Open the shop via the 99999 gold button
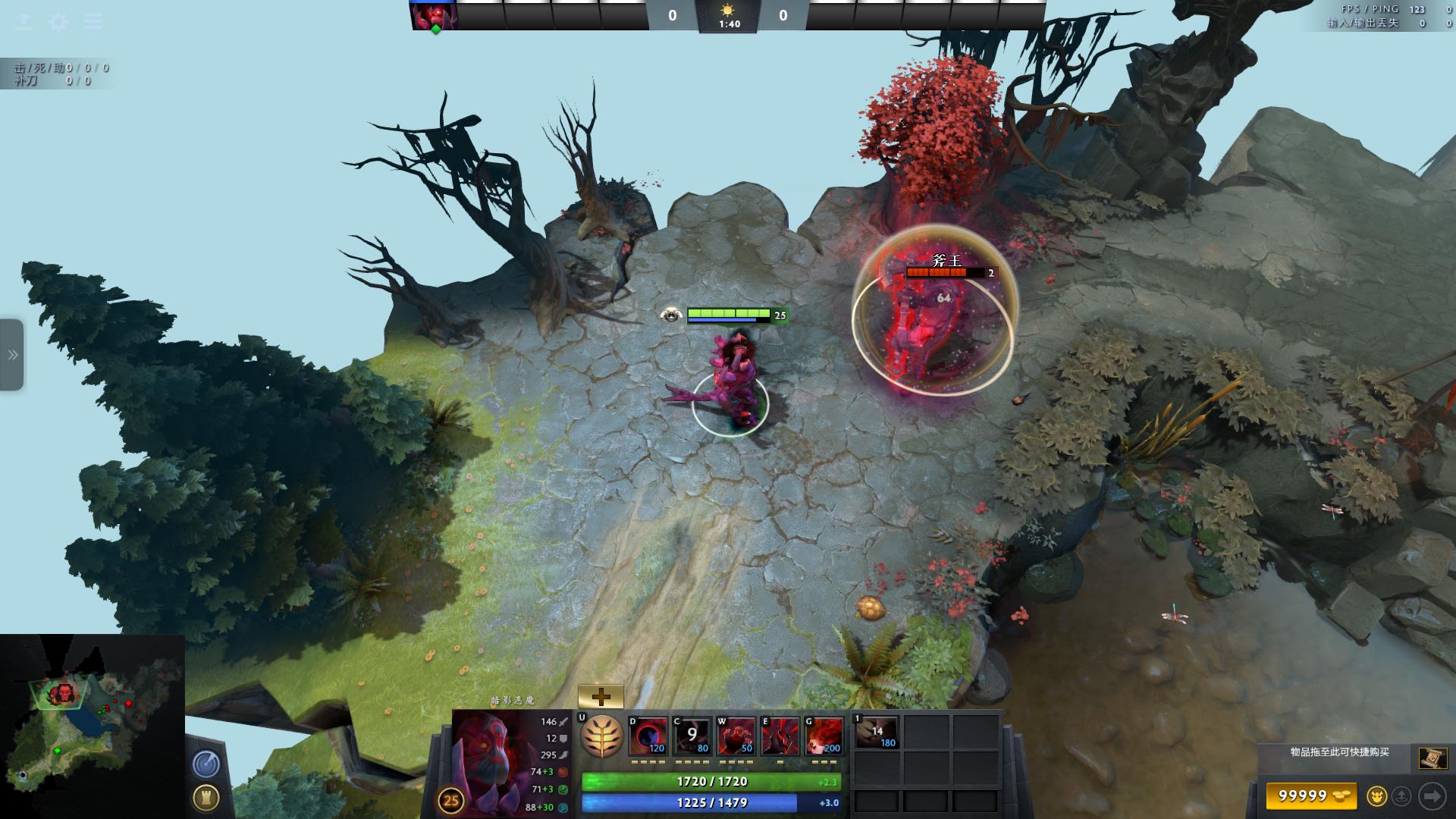 point(1311,796)
